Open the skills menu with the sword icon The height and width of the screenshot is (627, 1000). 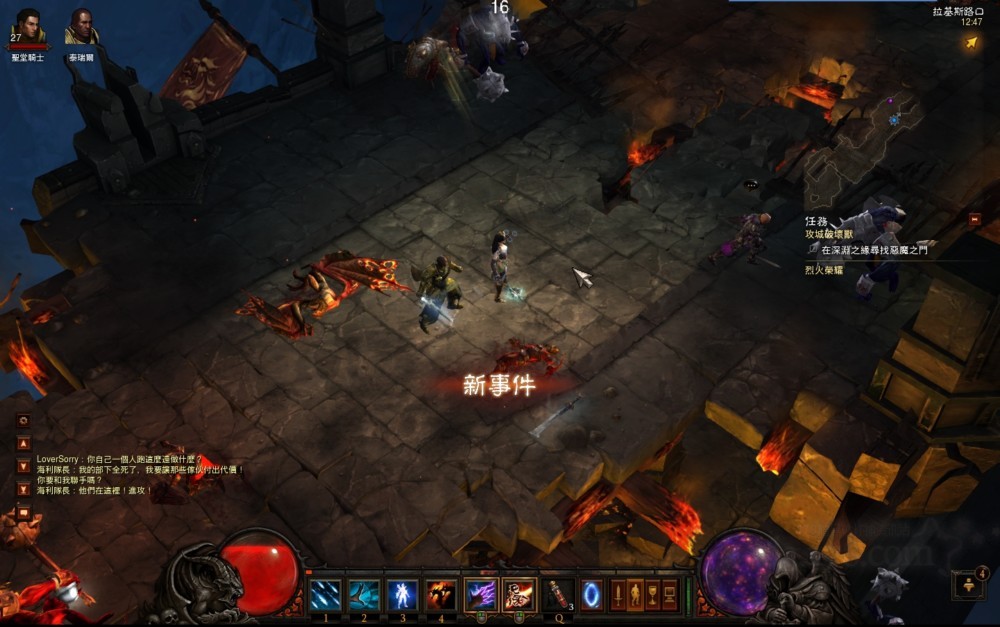point(618,594)
